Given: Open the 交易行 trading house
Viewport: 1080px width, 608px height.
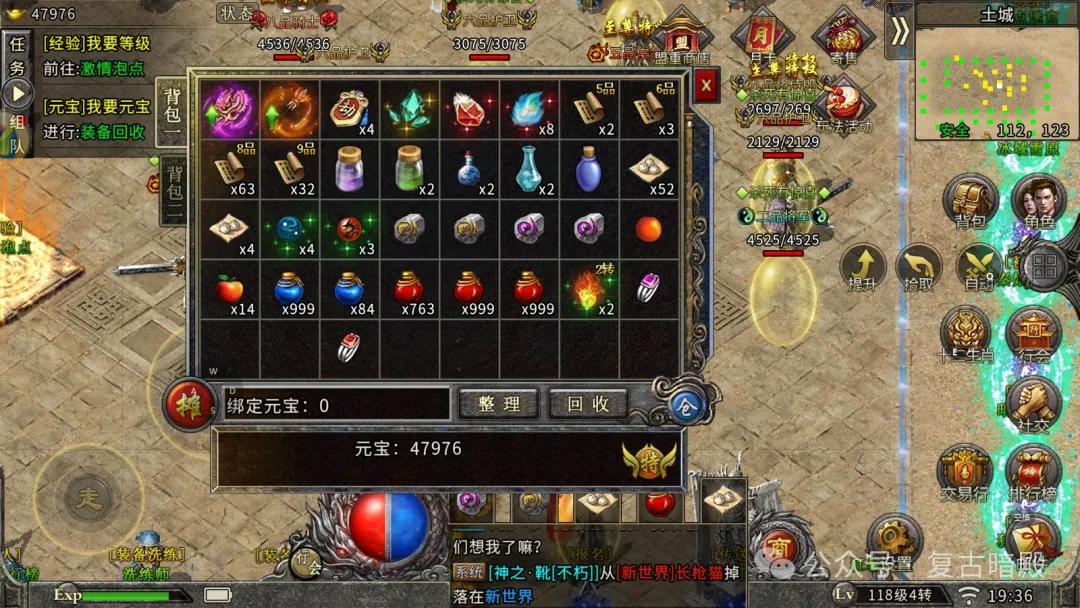Looking at the screenshot, I should (964, 470).
